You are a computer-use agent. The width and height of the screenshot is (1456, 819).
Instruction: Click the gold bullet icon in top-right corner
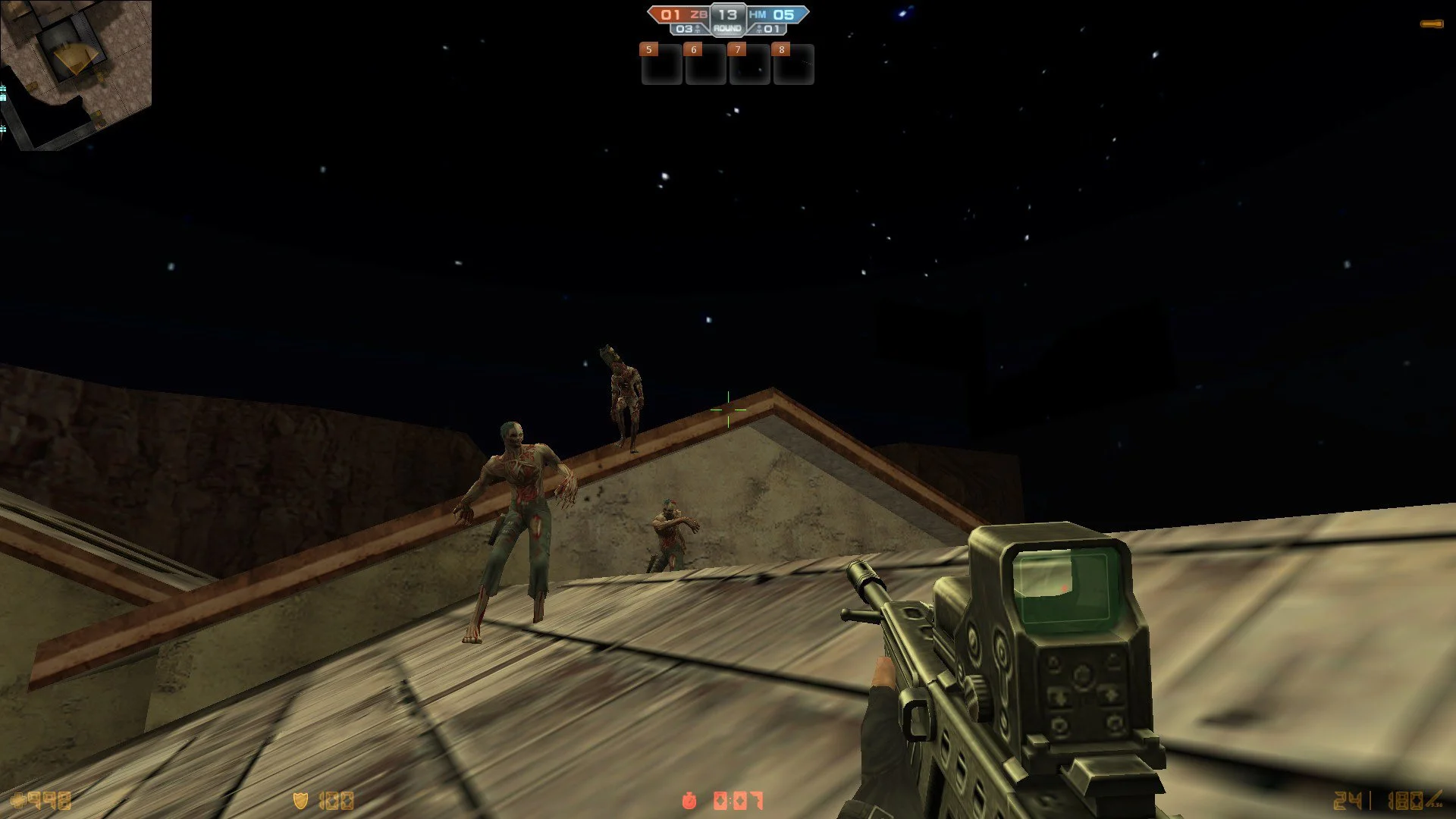point(1432,23)
